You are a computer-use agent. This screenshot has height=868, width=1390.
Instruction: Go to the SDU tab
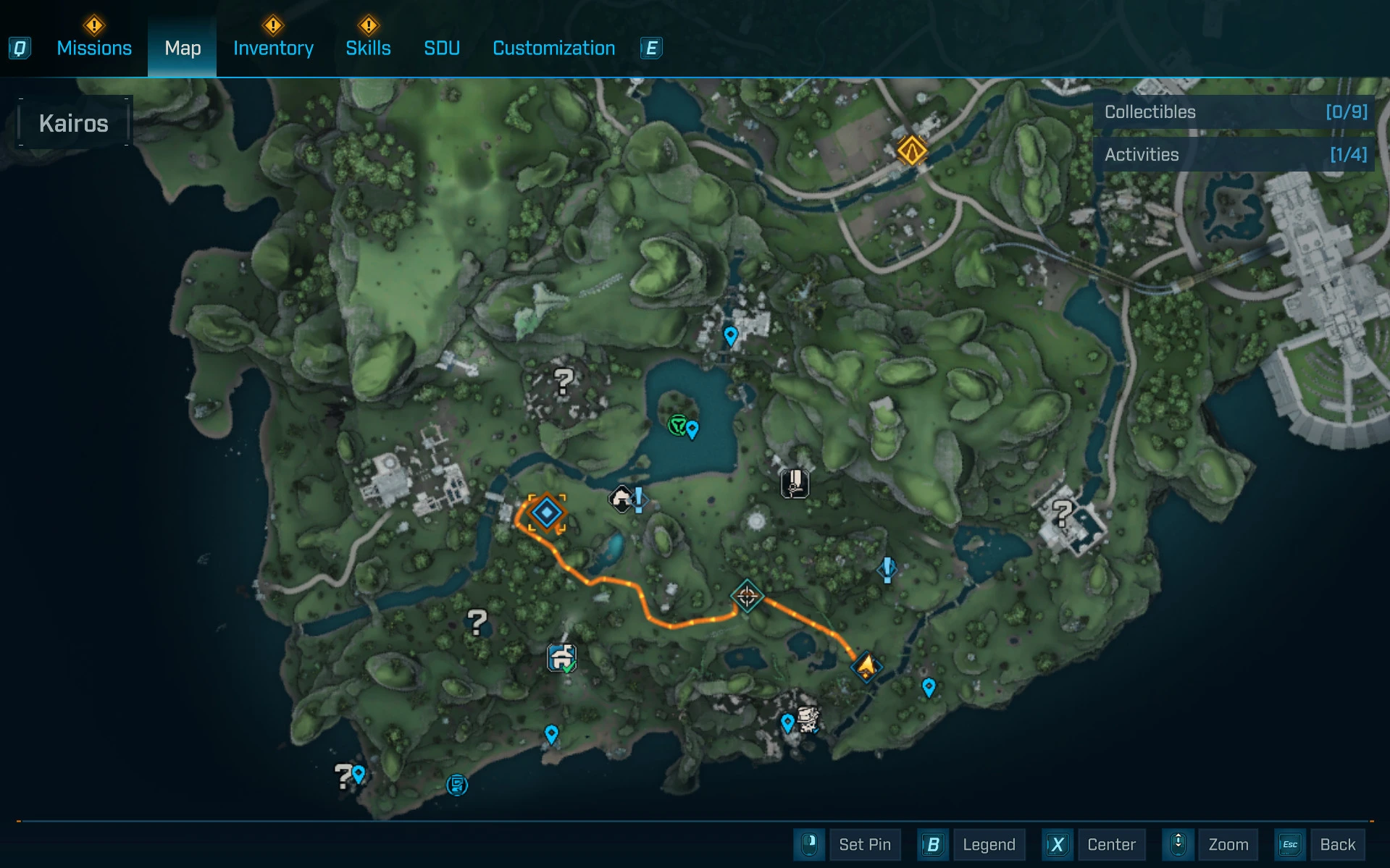pos(442,49)
